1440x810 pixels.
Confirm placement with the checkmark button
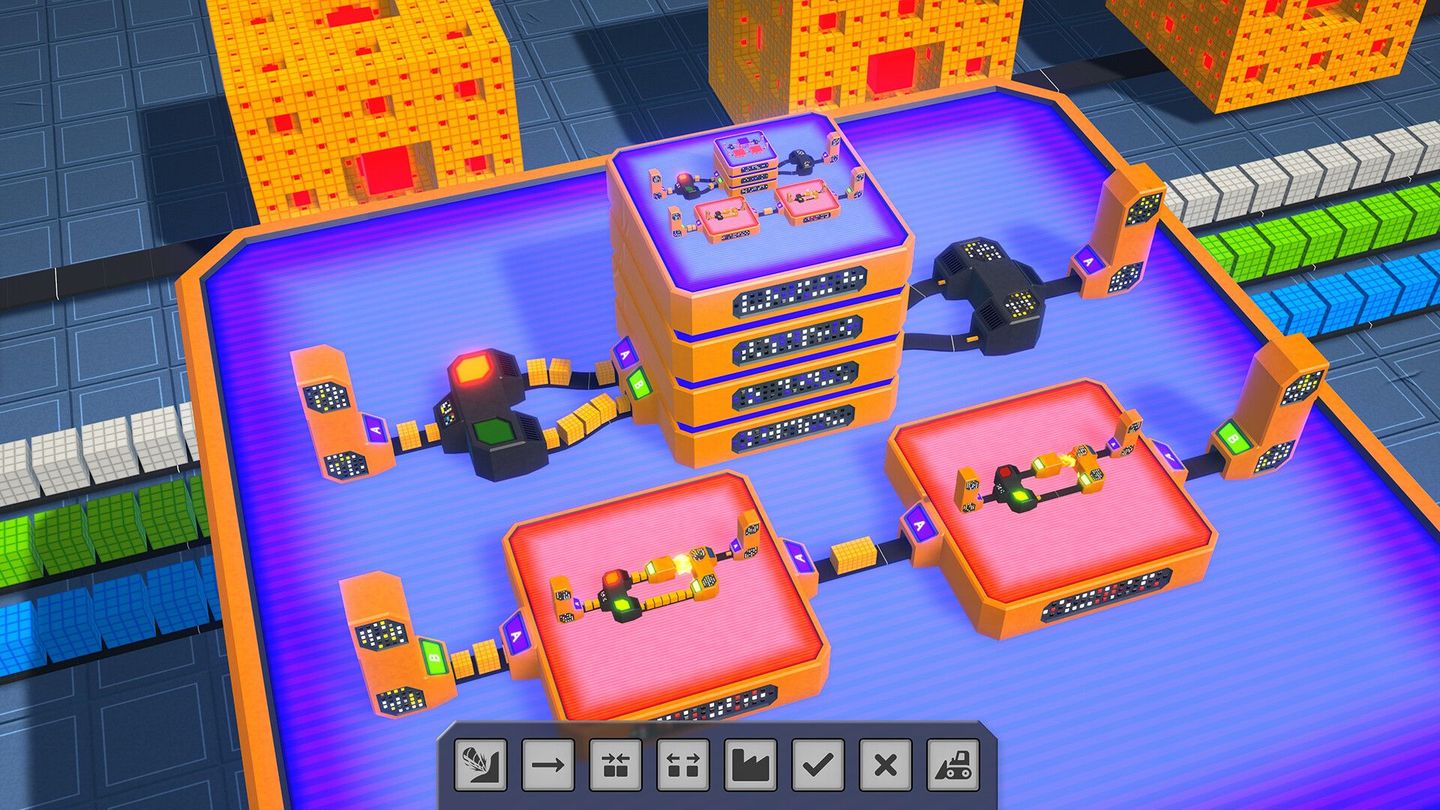[817, 763]
